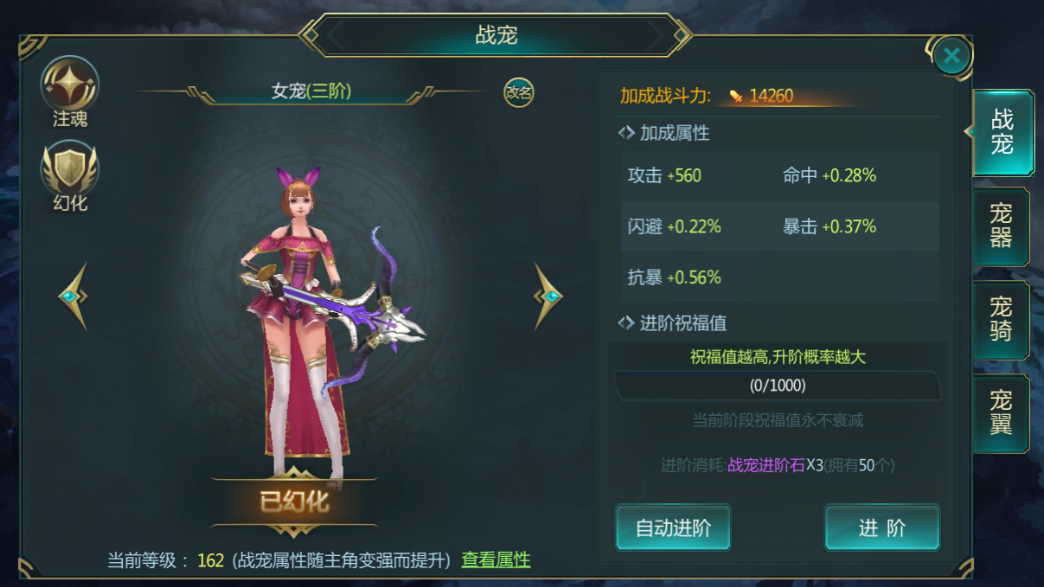This screenshot has width=1044, height=587.
Task: Rename the pet with 改名 button
Action: (x=518, y=92)
